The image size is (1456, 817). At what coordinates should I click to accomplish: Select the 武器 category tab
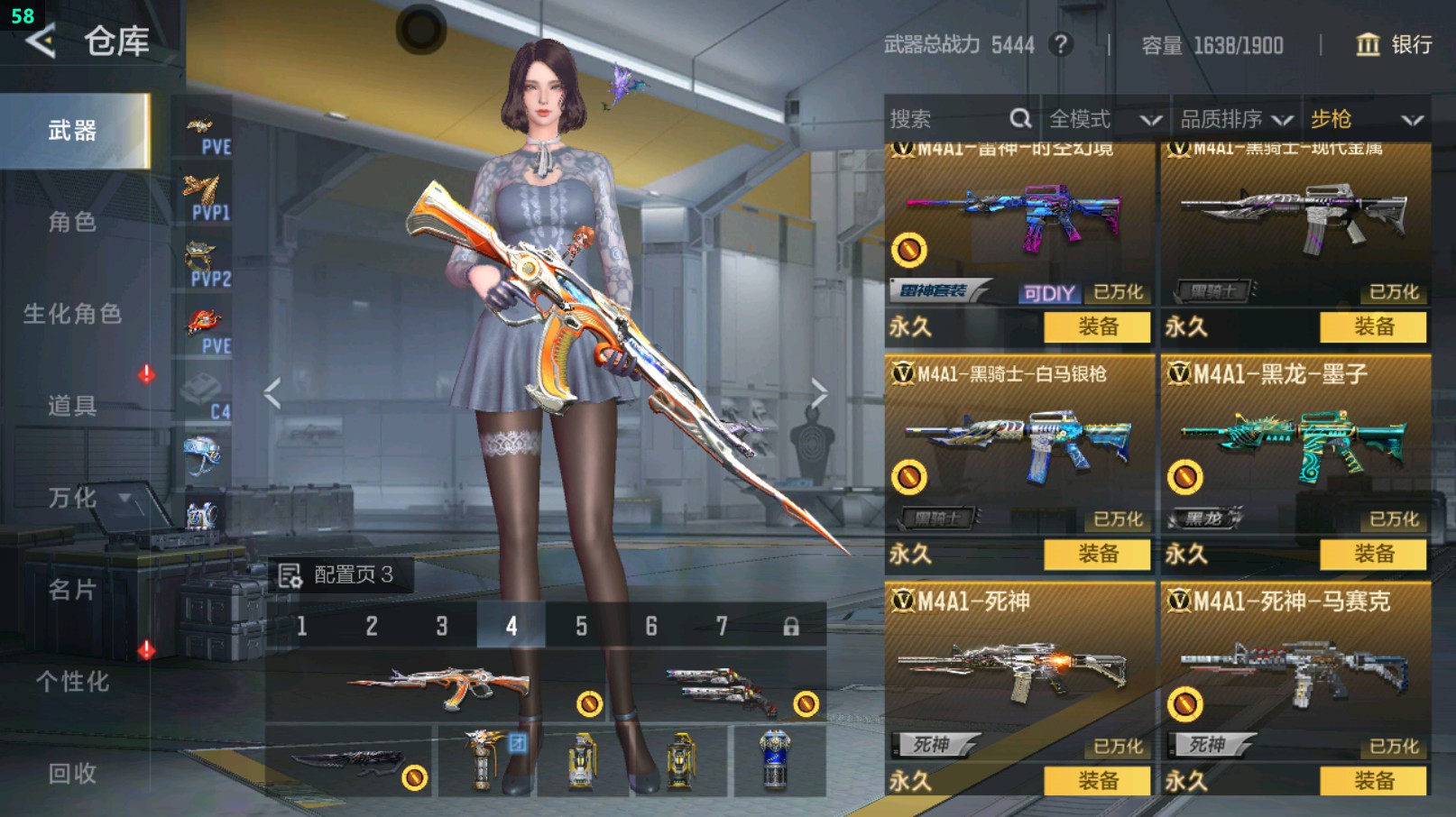click(x=73, y=131)
